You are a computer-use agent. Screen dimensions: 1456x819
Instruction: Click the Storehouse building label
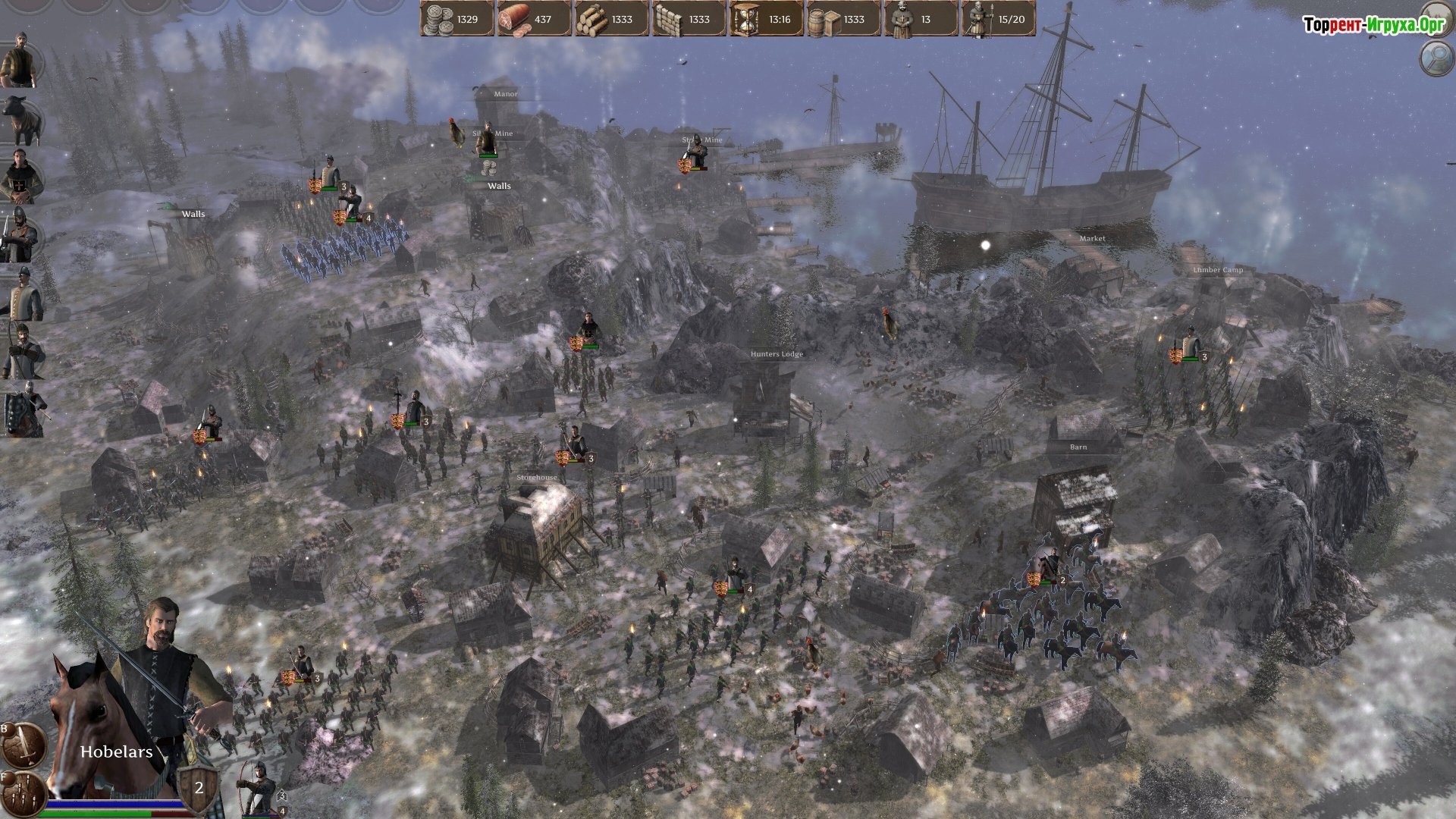click(536, 478)
